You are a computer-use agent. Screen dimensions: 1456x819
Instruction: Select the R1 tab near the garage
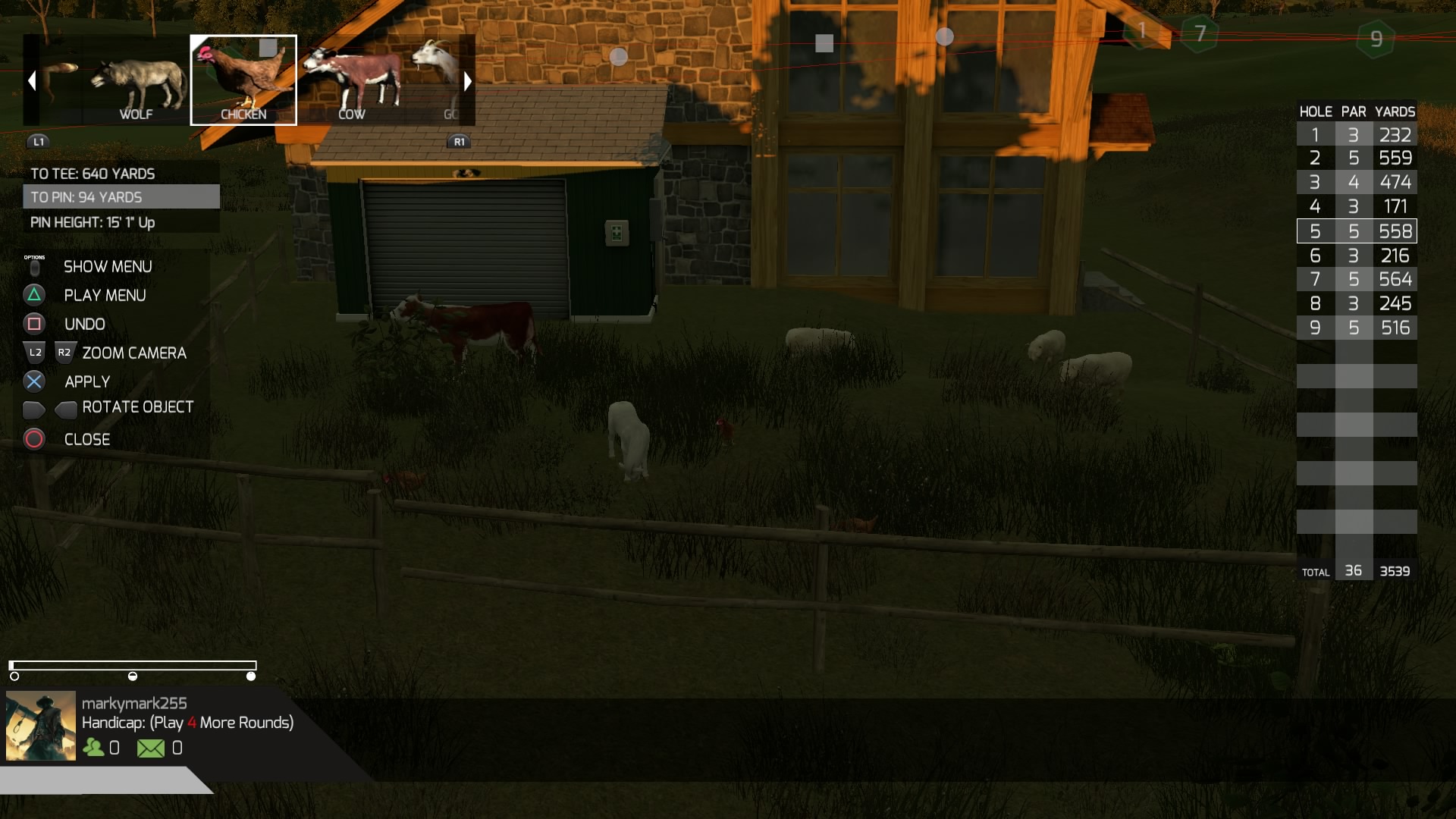tap(459, 141)
